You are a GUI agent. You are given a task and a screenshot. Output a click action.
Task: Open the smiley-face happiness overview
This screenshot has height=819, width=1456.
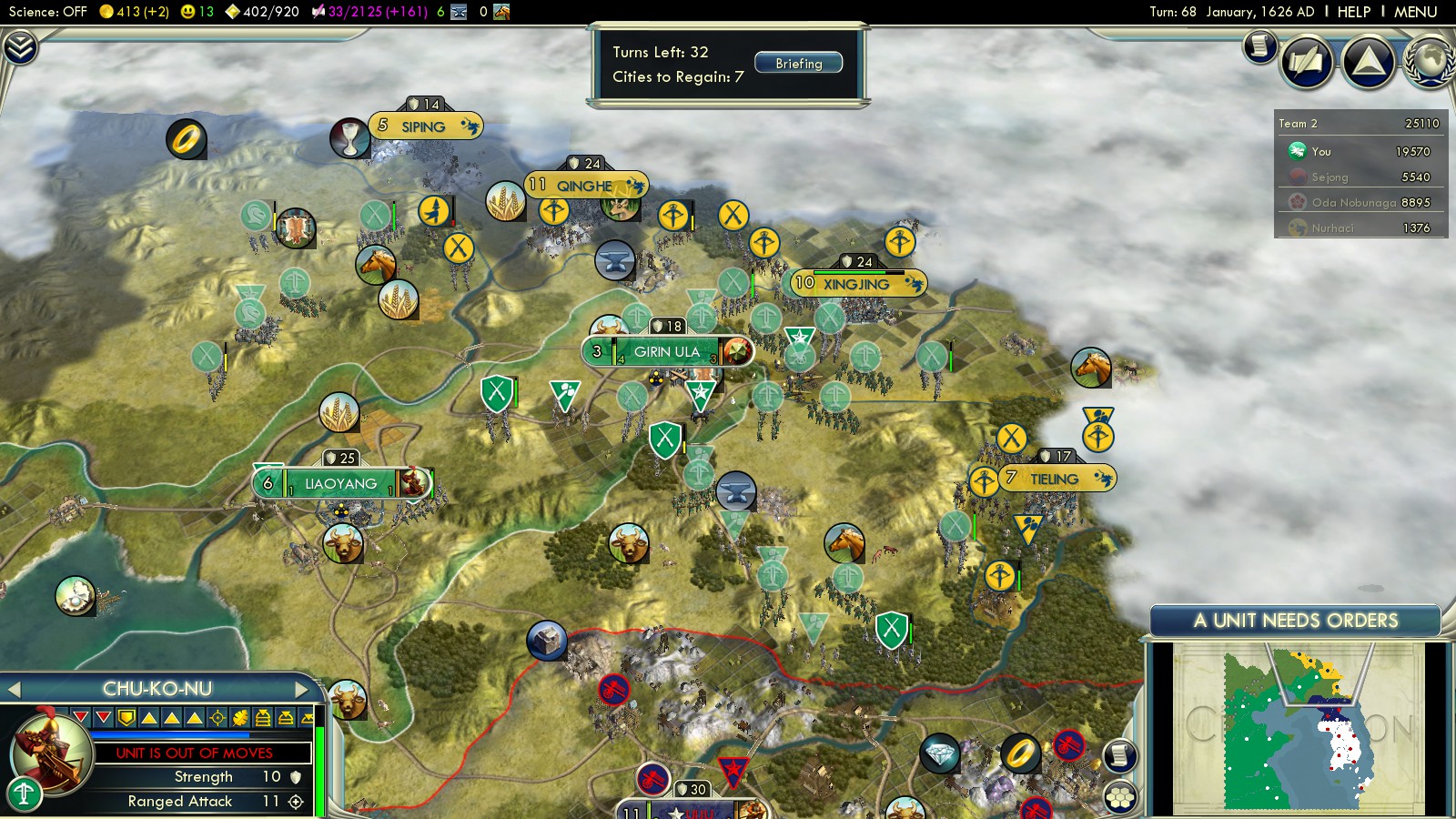(197, 12)
